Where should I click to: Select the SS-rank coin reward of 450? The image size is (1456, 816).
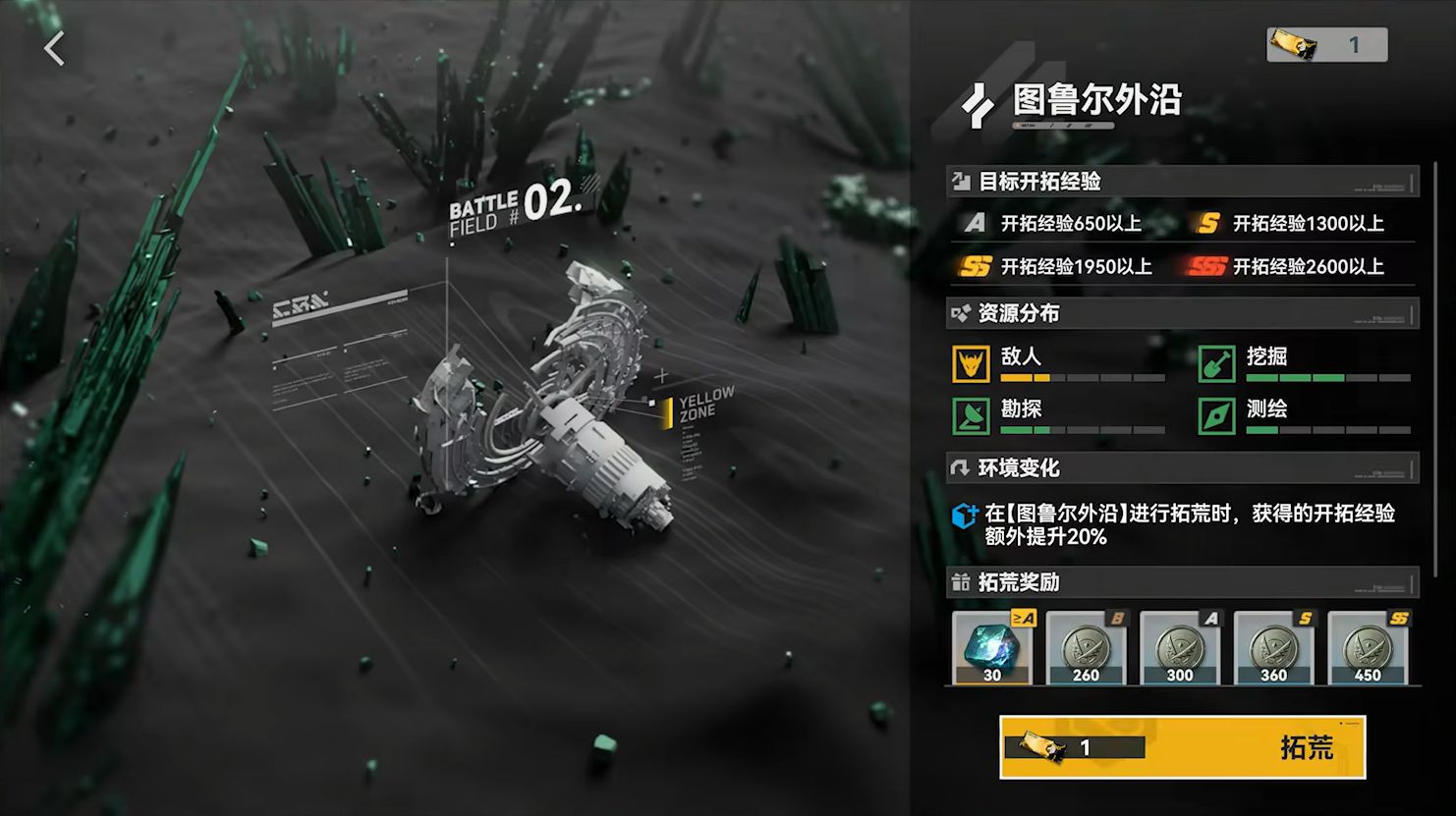(1368, 647)
